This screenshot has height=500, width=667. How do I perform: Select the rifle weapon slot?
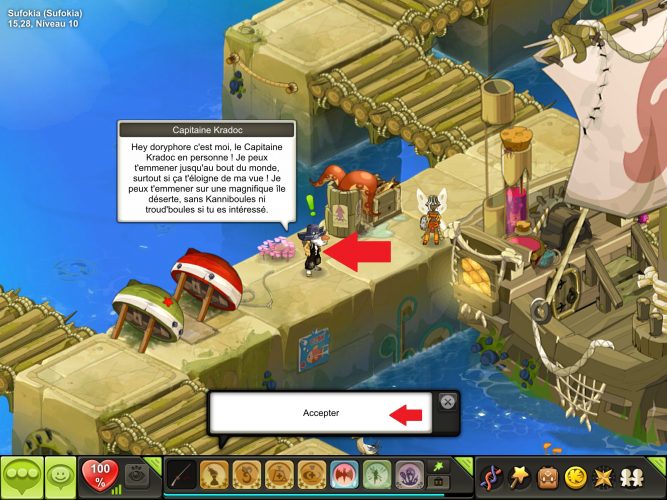point(182,473)
